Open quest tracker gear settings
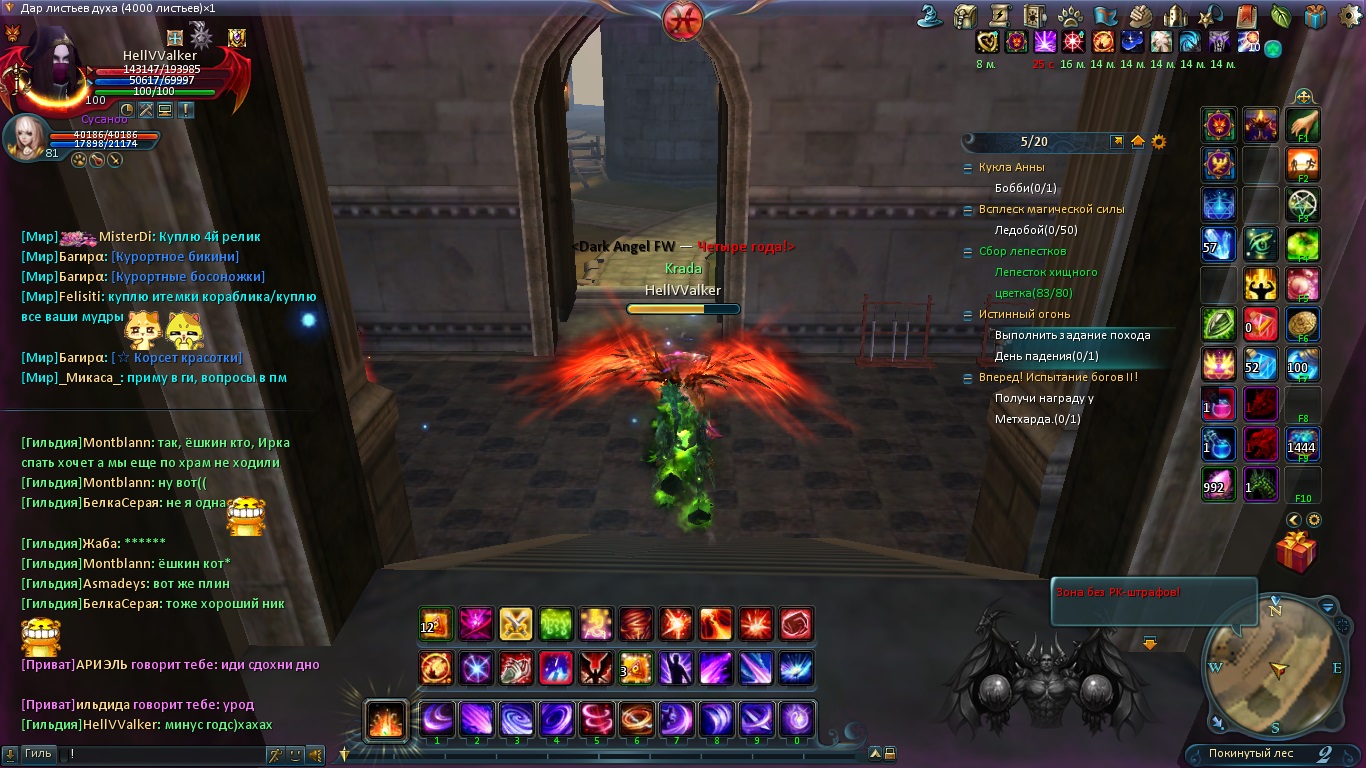1366x768 pixels. (x=1159, y=142)
